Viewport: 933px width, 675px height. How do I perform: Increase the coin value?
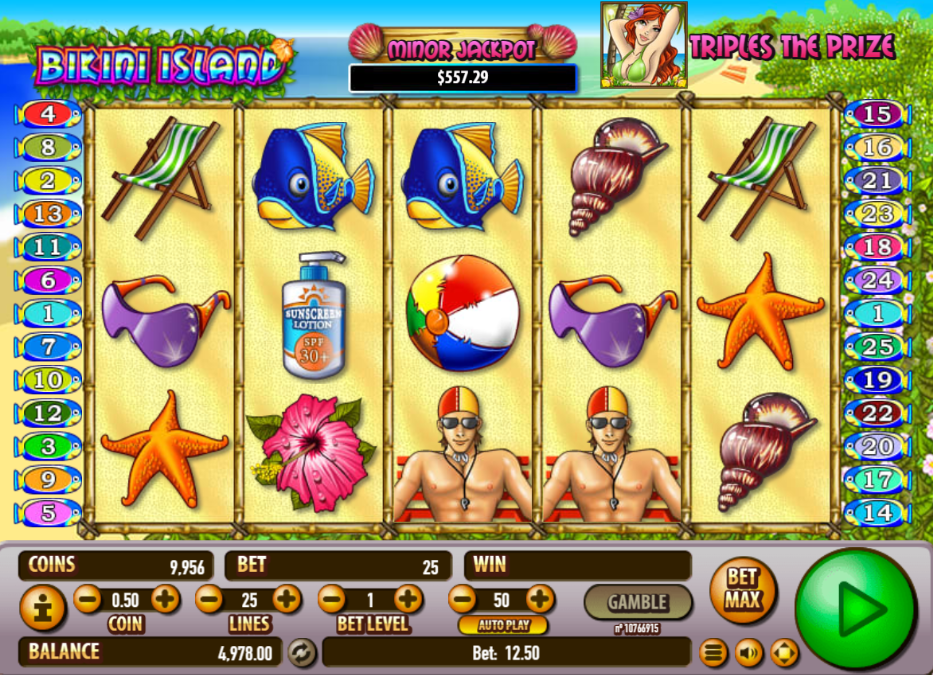[165, 599]
